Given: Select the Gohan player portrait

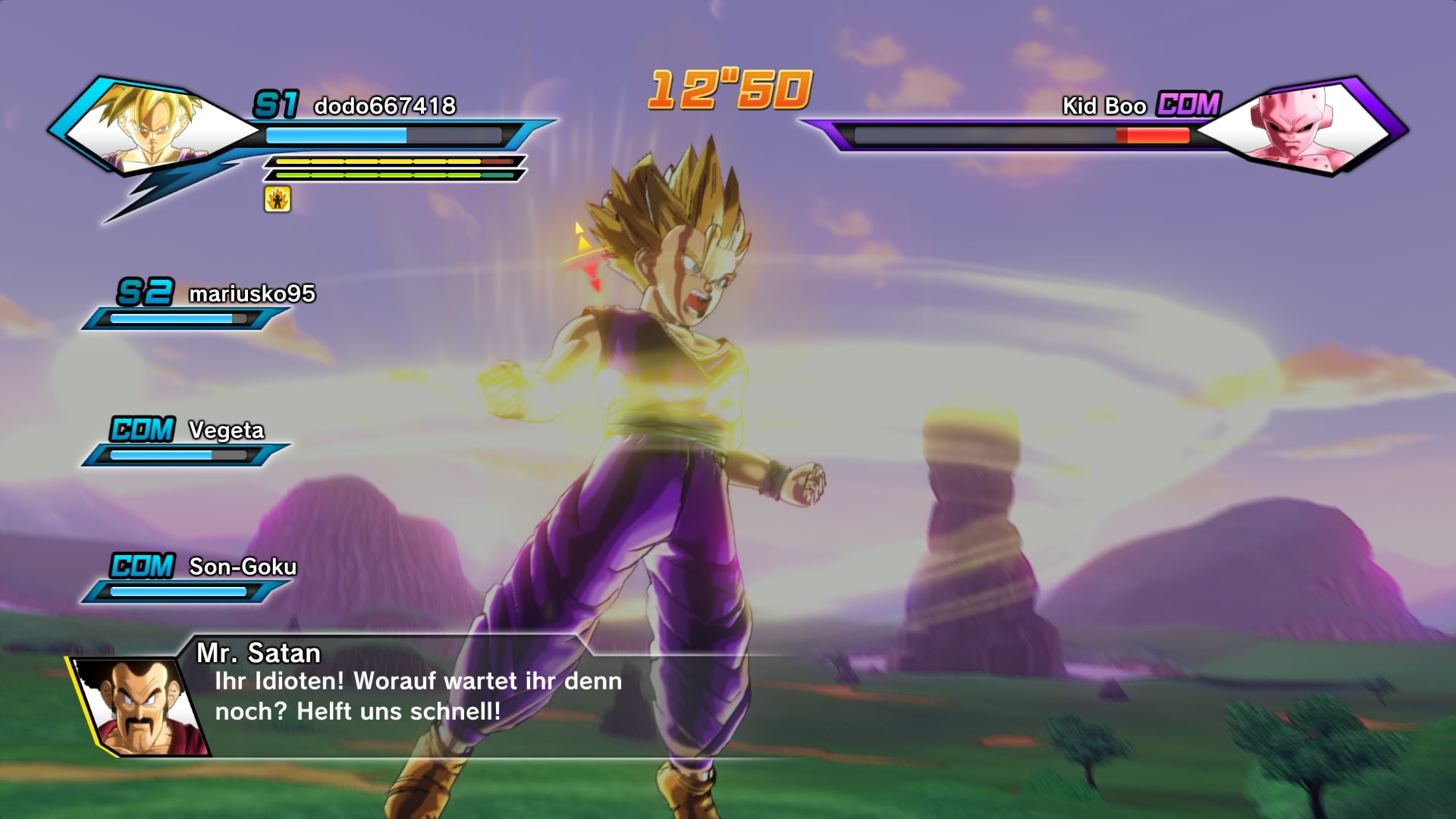Looking at the screenshot, I should pos(155,127).
